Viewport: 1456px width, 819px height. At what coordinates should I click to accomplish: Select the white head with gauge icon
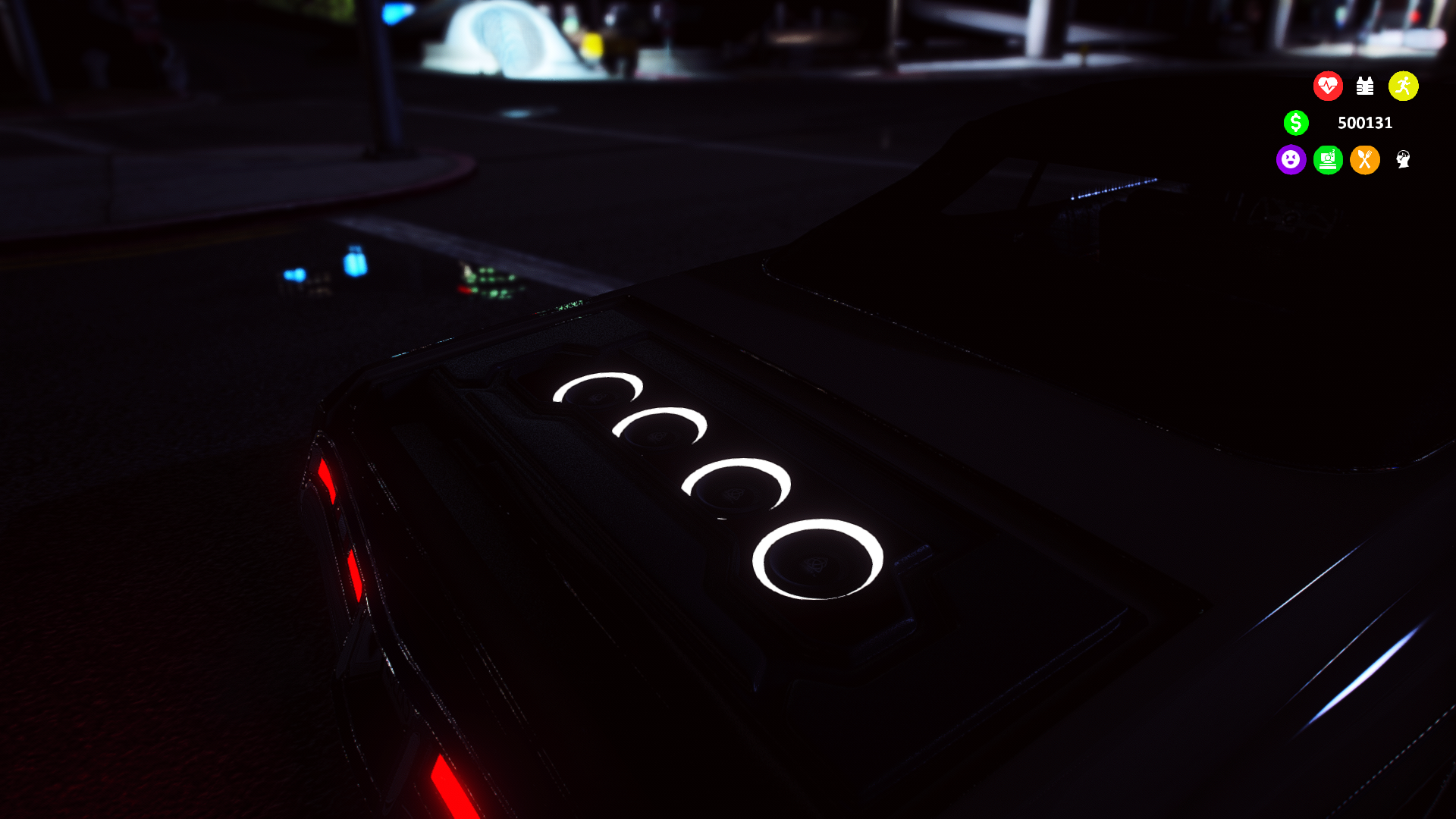click(1403, 159)
